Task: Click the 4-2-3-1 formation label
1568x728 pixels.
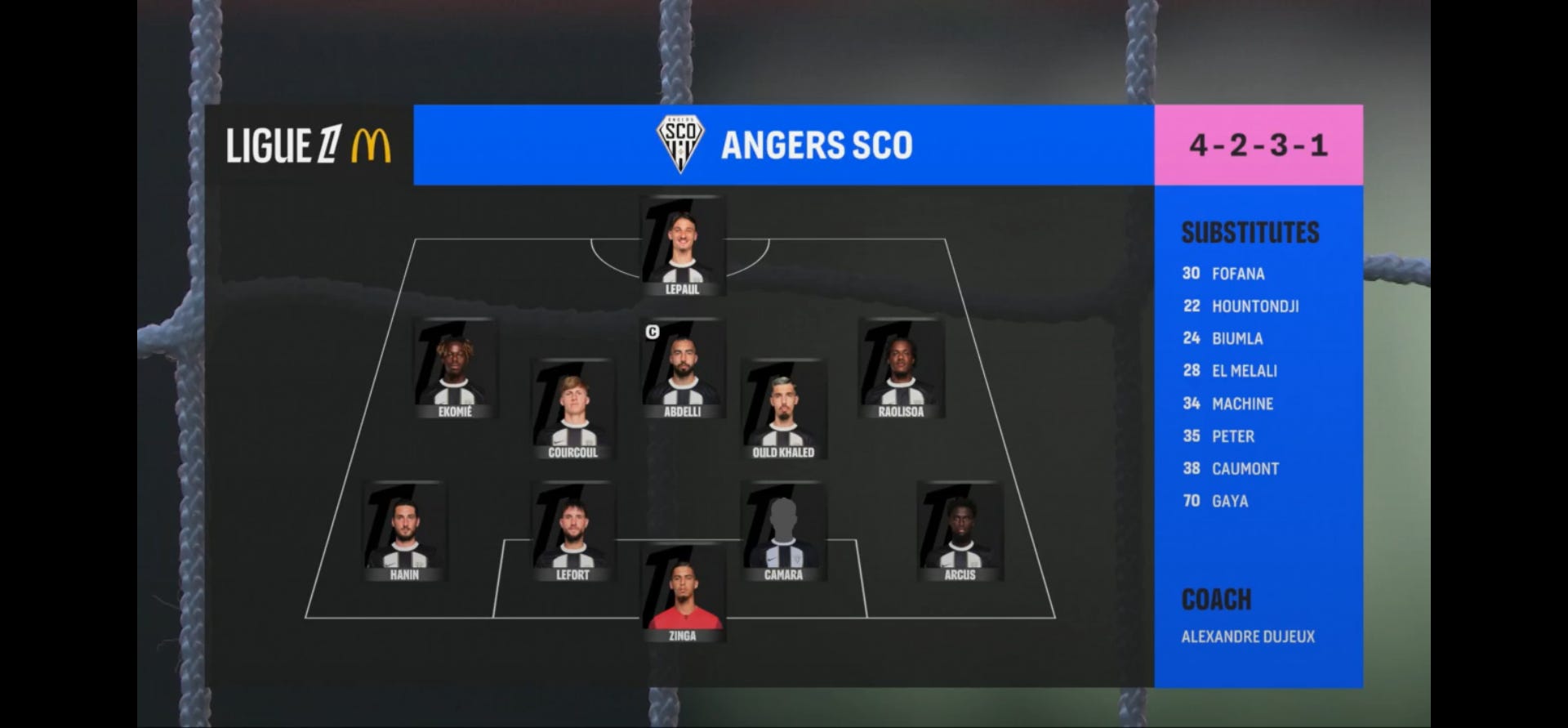Action: click(1258, 145)
